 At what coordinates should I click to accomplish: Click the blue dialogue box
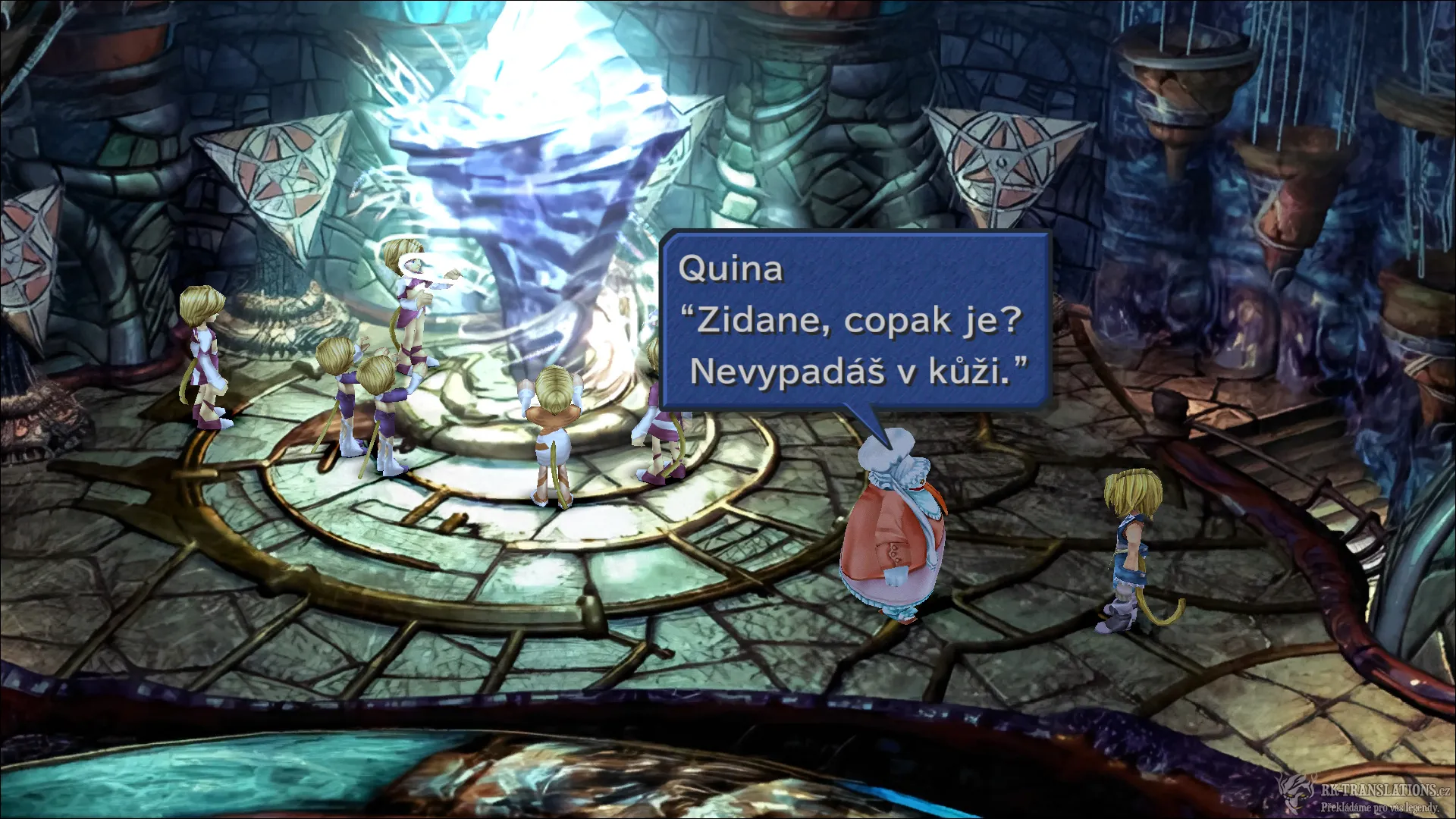point(857,318)
